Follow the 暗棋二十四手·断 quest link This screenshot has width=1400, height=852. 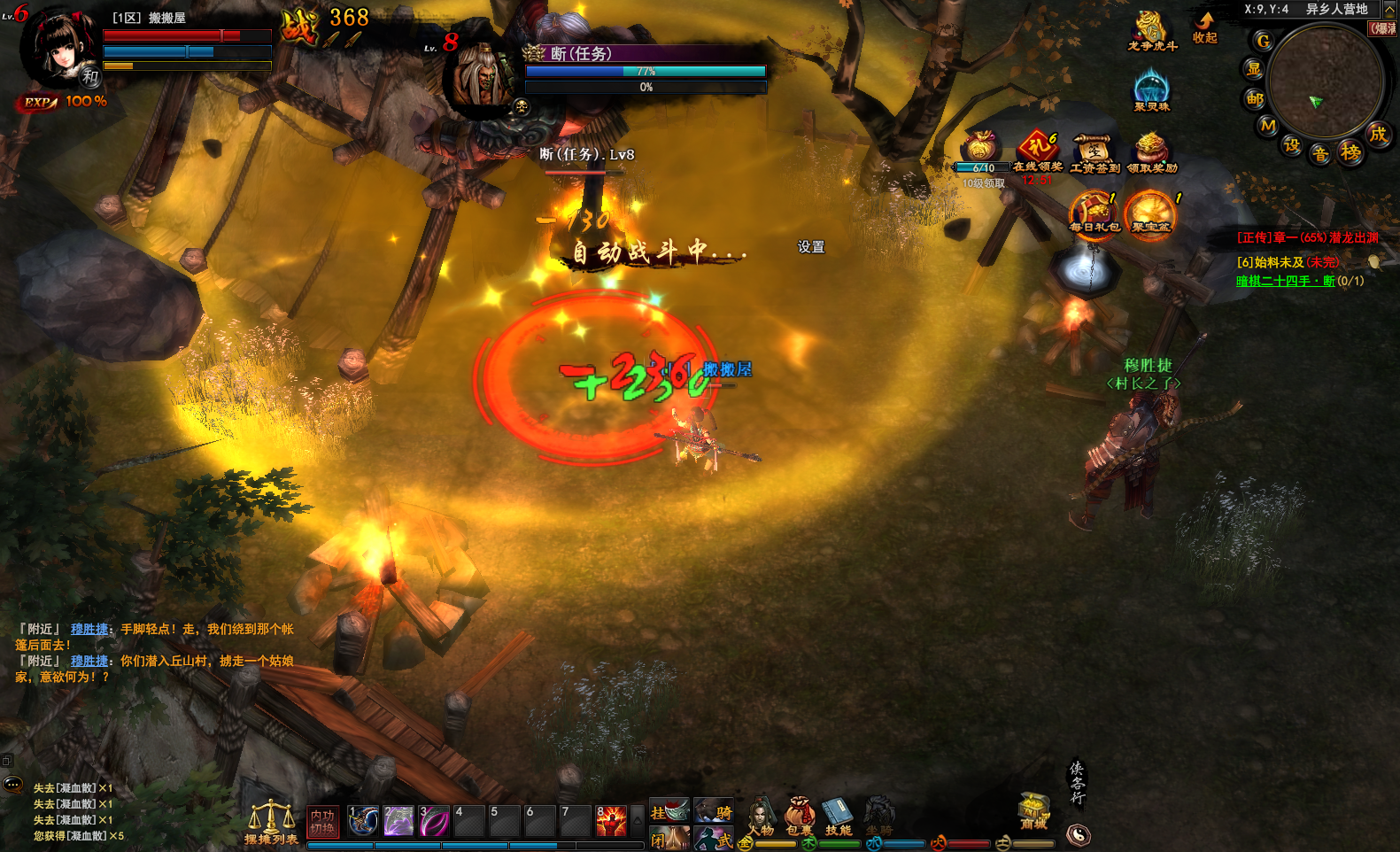pos(1285,281)
